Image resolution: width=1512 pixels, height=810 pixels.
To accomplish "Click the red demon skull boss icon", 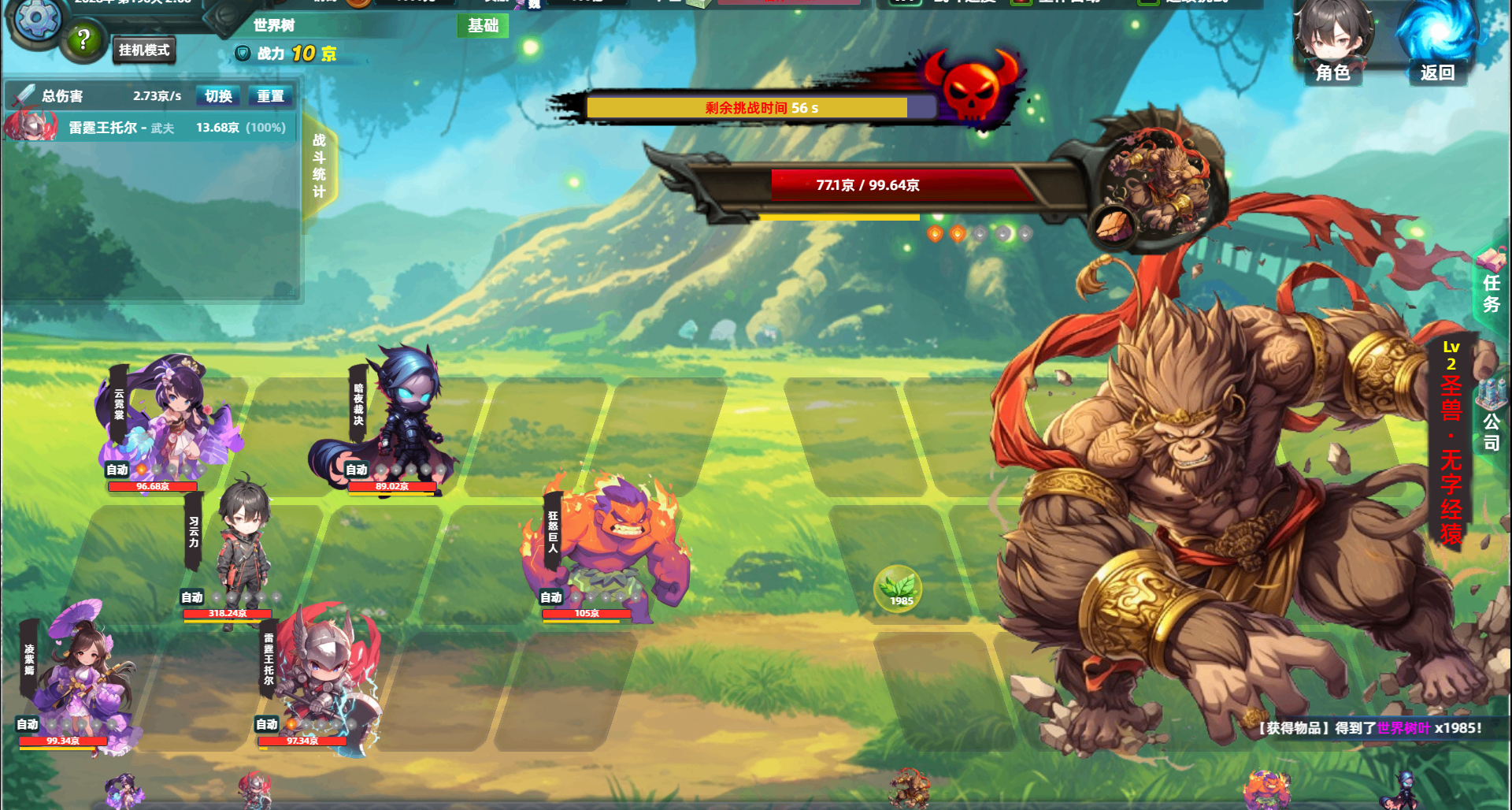I will click(972, 87).
